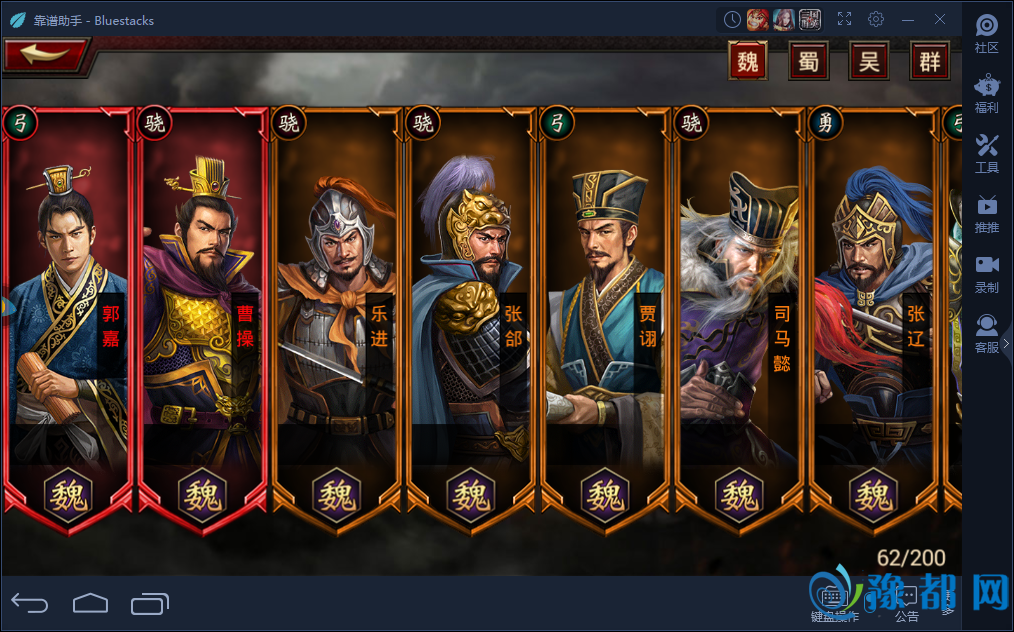Contact 客服 customer service
This screenshot has width=1014, height=632.
click(987, 334)
